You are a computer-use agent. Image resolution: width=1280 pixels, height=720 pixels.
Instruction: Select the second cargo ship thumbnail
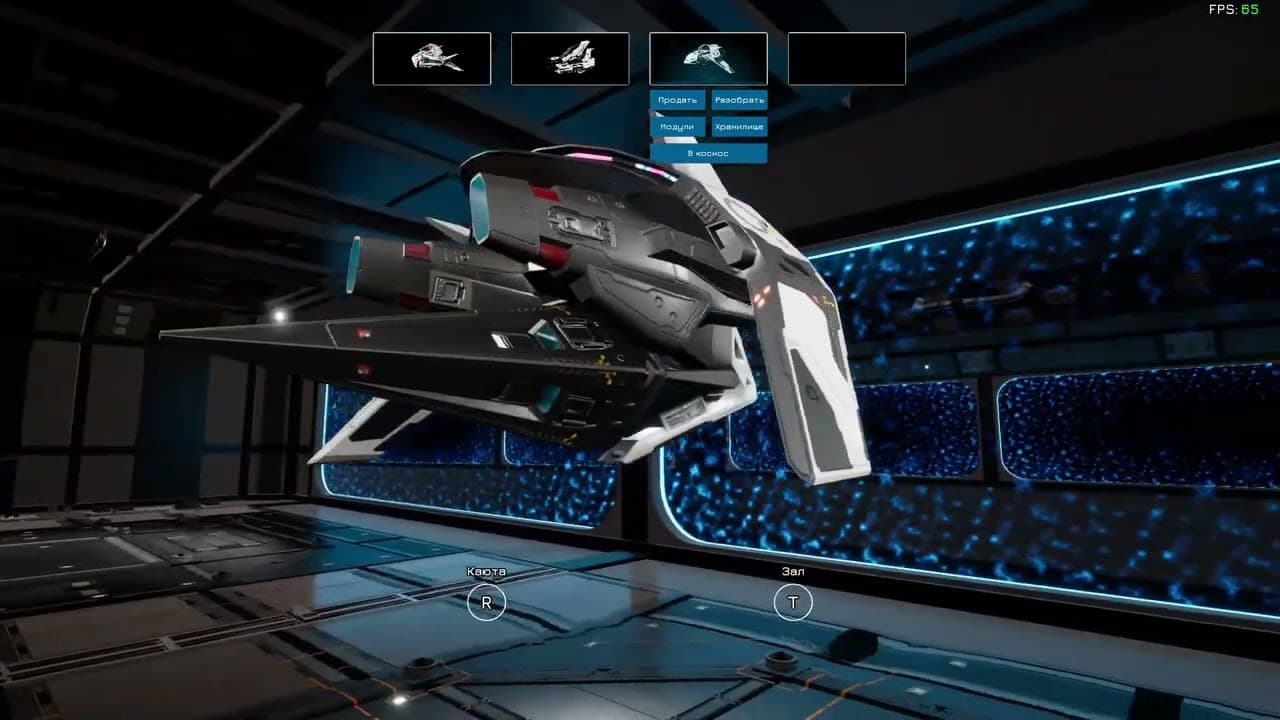570,58
